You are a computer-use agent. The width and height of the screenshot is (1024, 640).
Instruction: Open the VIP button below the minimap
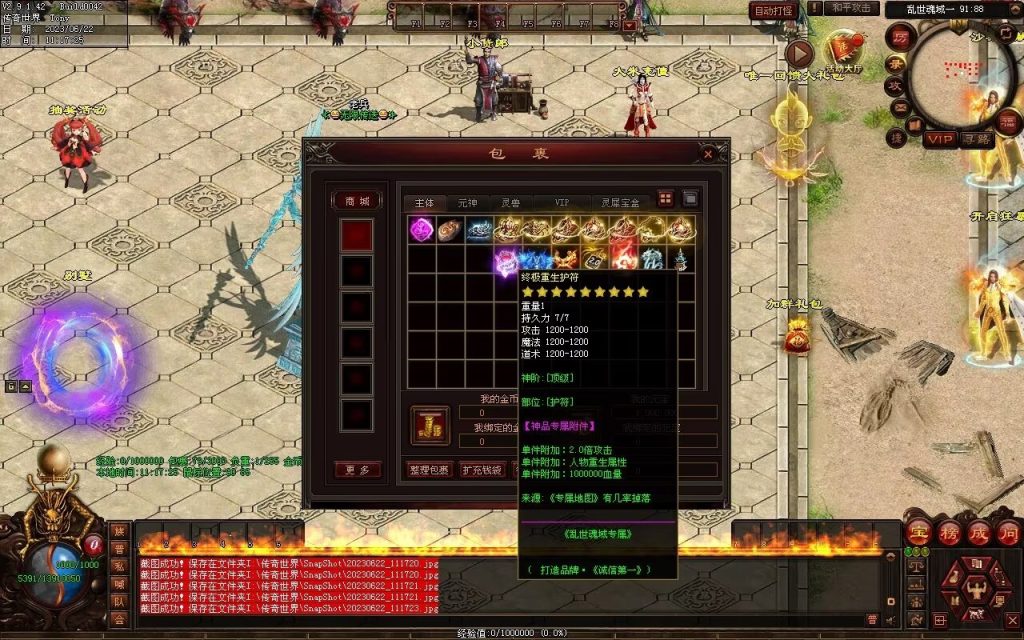click(938, 139)
